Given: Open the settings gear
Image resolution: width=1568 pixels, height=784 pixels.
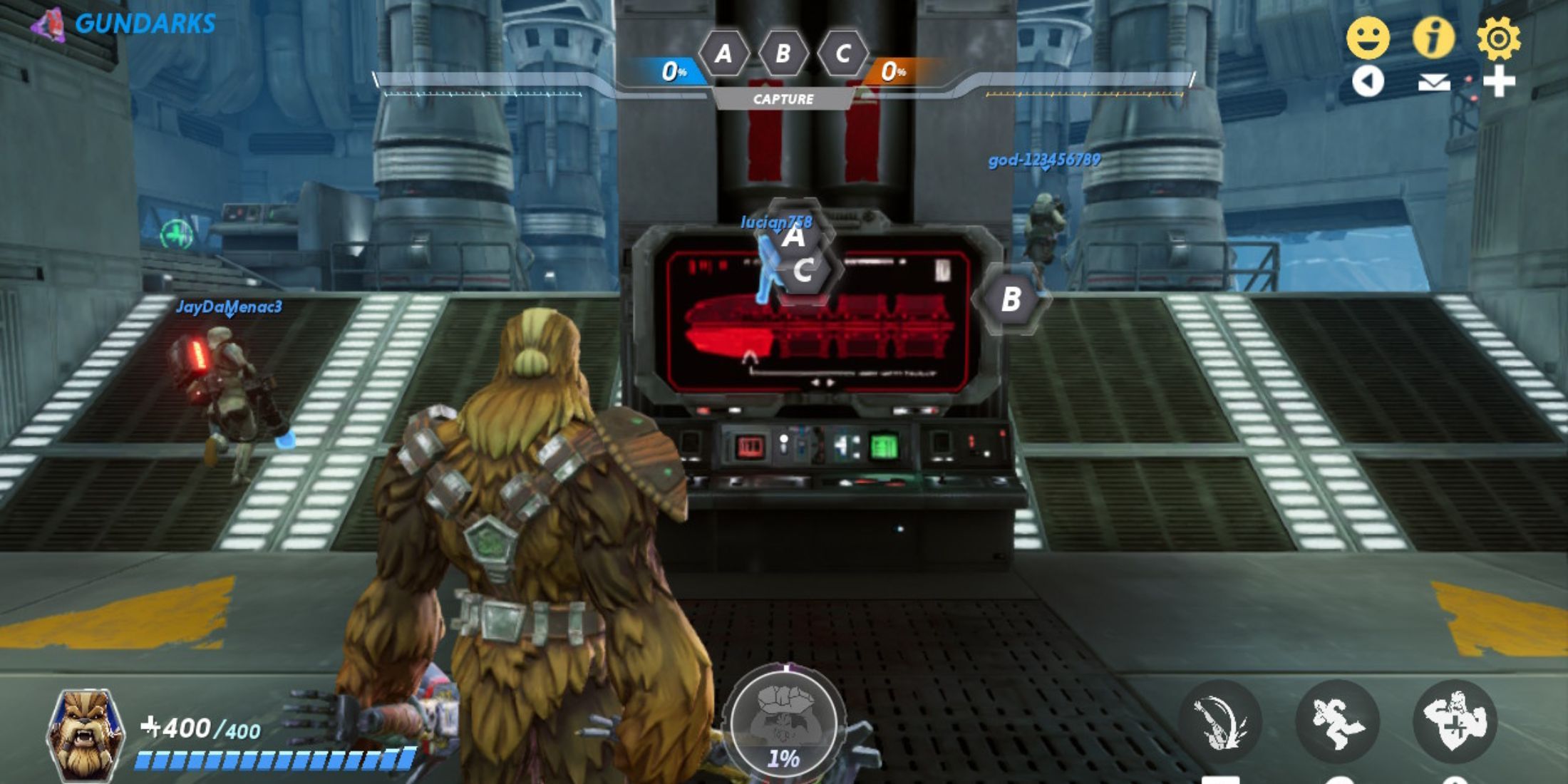Looking at the screenshot, I should click(x=1500, y=37).
